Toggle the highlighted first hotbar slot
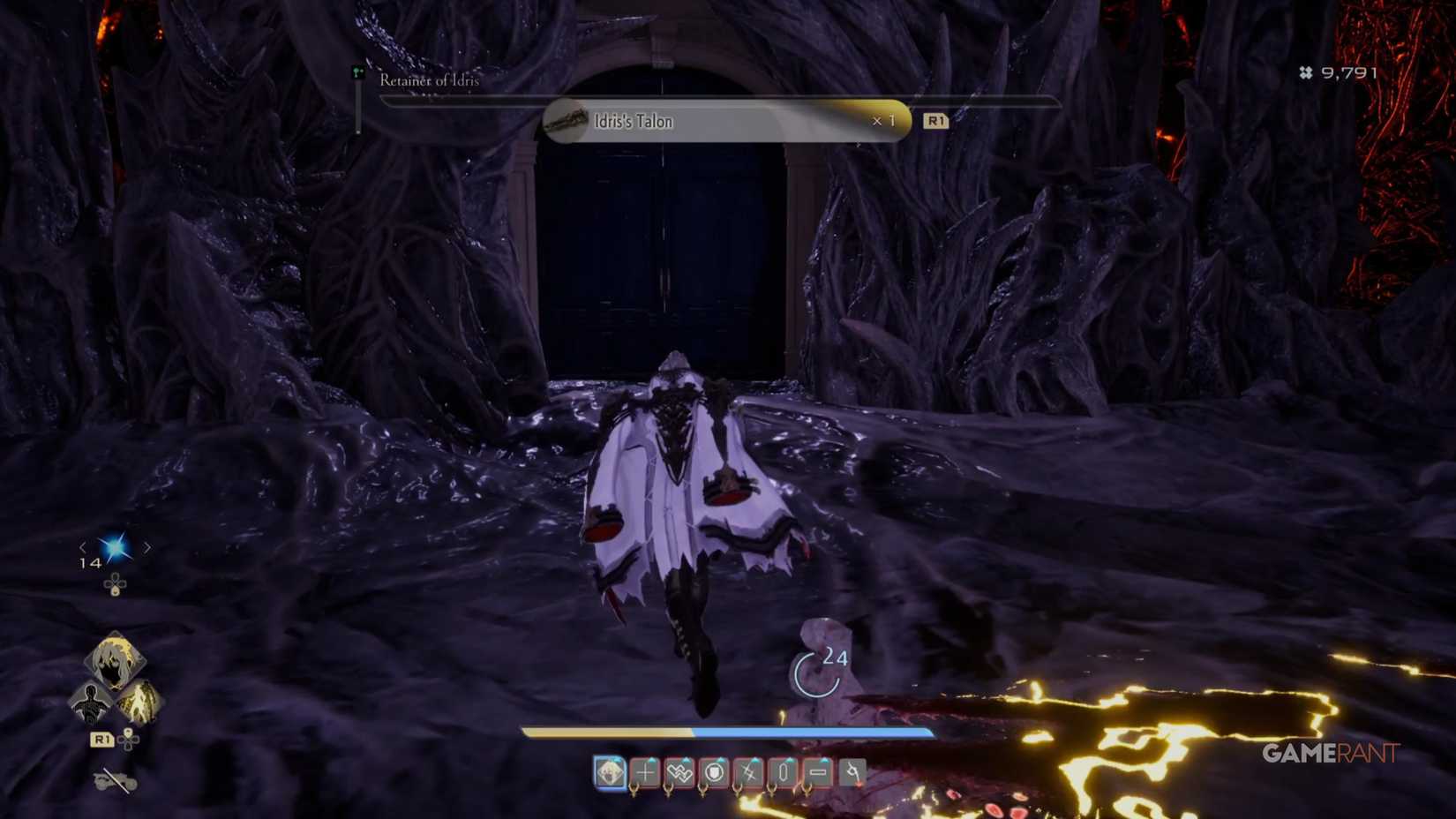 pos(610,770)
